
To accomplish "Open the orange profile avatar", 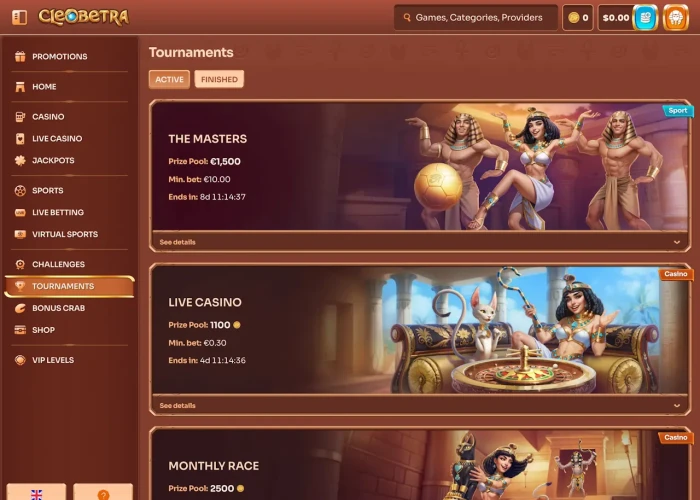I will click(x=676, y=17).
